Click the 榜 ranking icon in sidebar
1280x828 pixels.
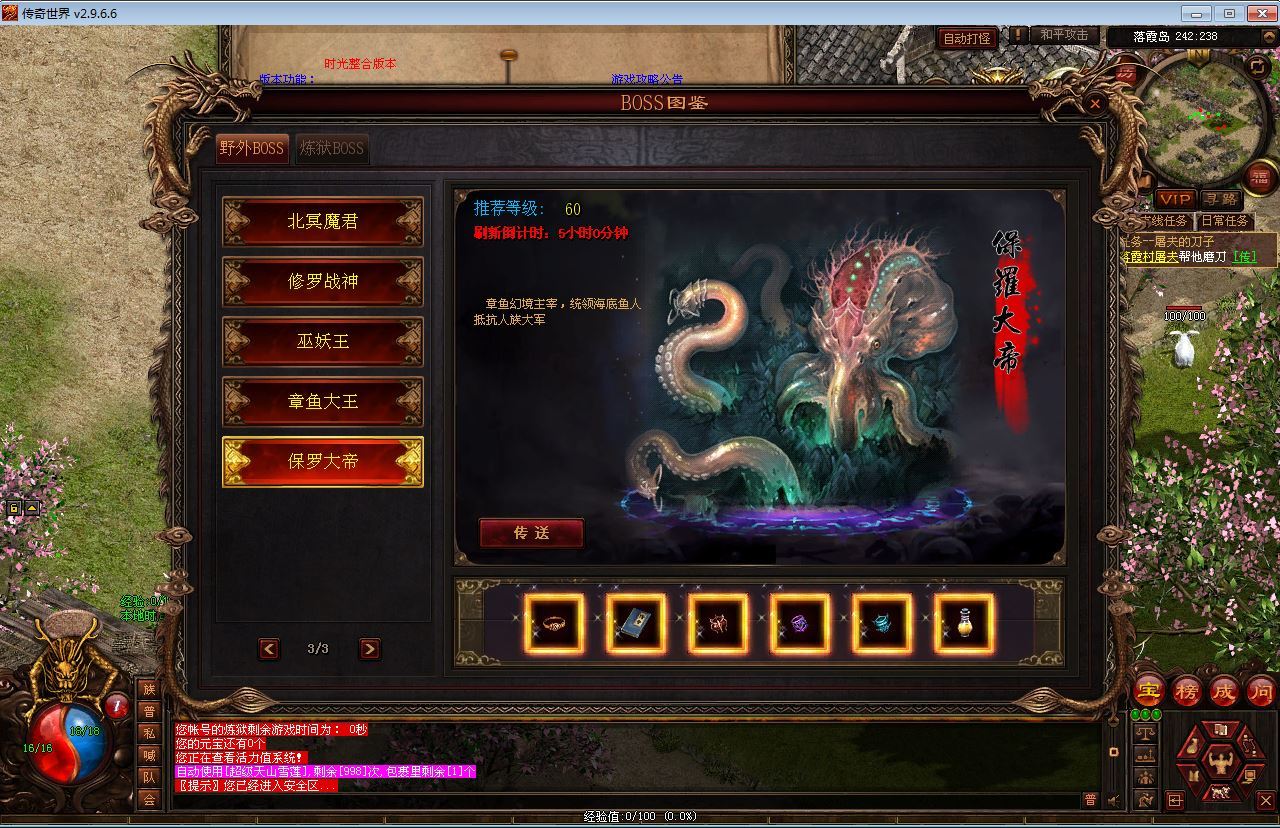[x=1188, y=691]
